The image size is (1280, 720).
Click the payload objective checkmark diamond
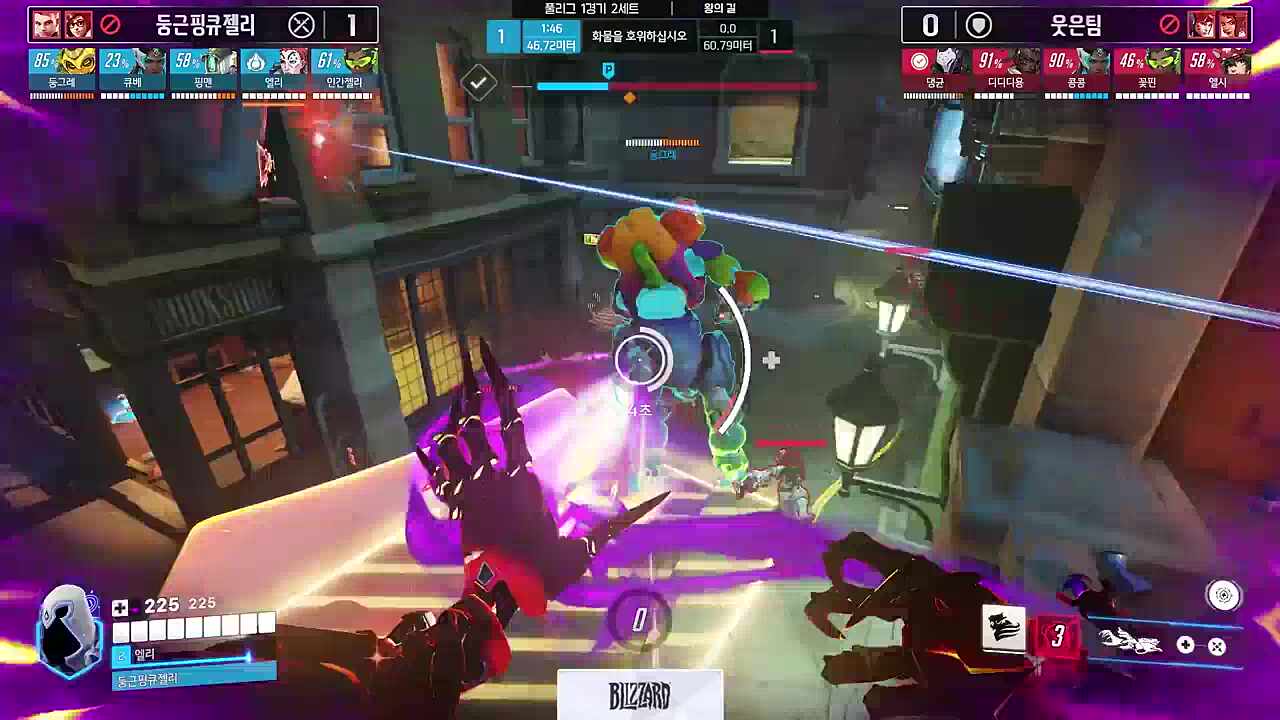(479, 83)
